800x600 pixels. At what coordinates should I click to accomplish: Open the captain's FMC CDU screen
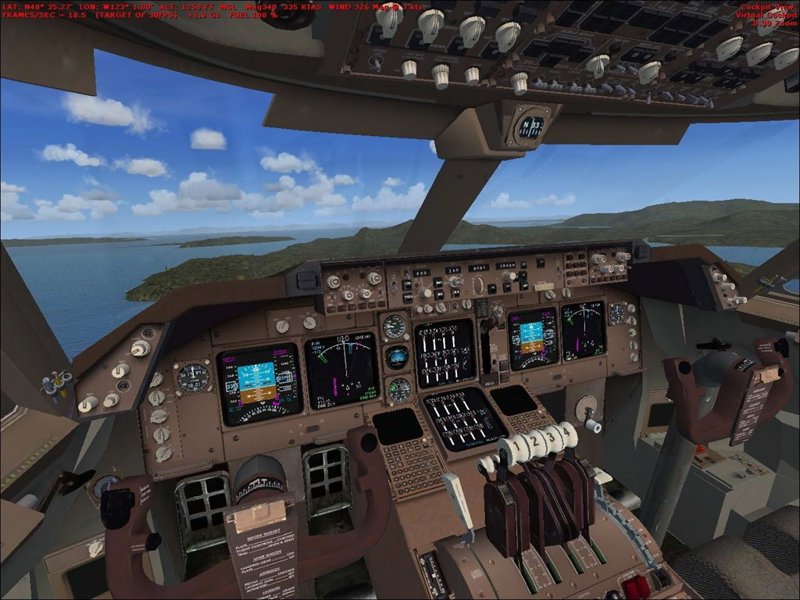click(398, 427)
